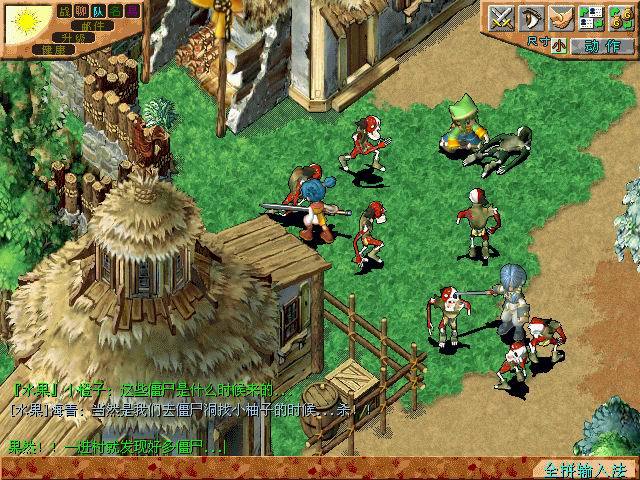
Task: Open the 邮件 (mail) panel
Action: point(93,24)
